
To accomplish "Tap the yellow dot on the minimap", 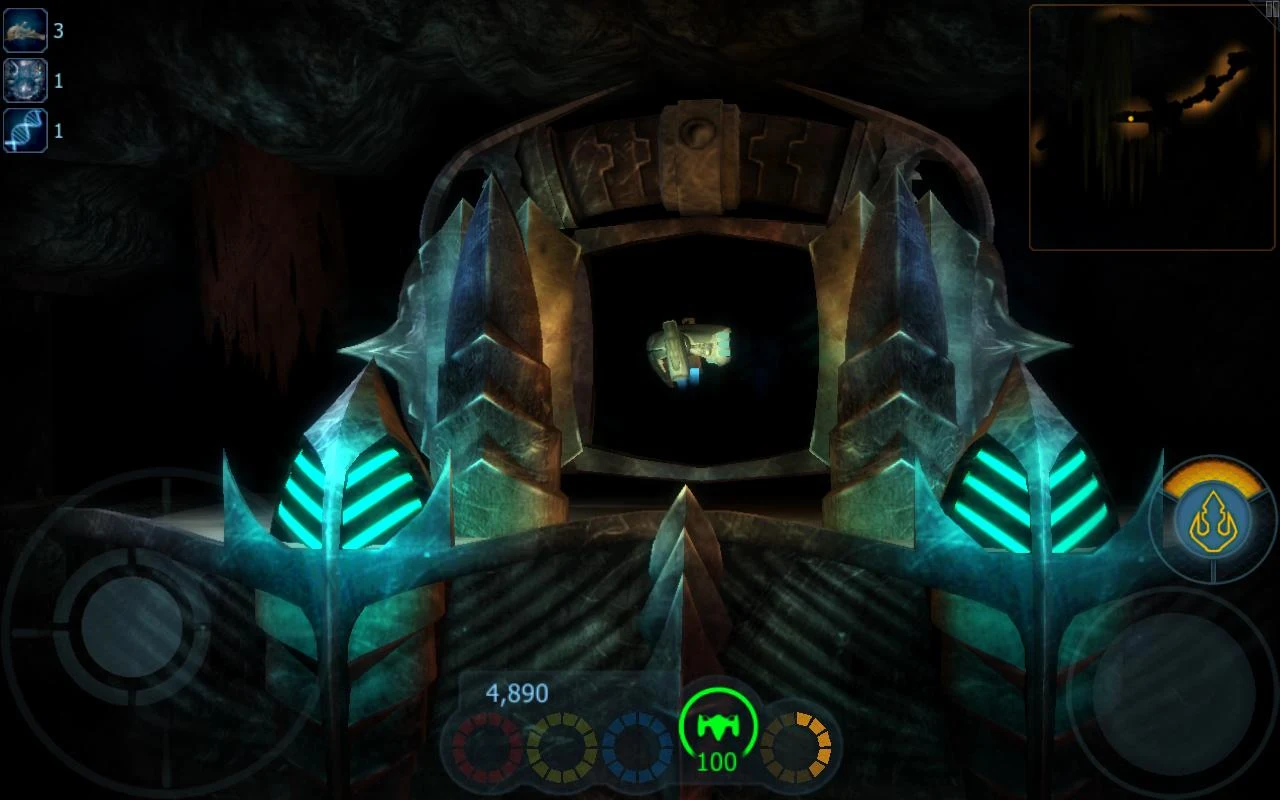I will coord(1131,117).
